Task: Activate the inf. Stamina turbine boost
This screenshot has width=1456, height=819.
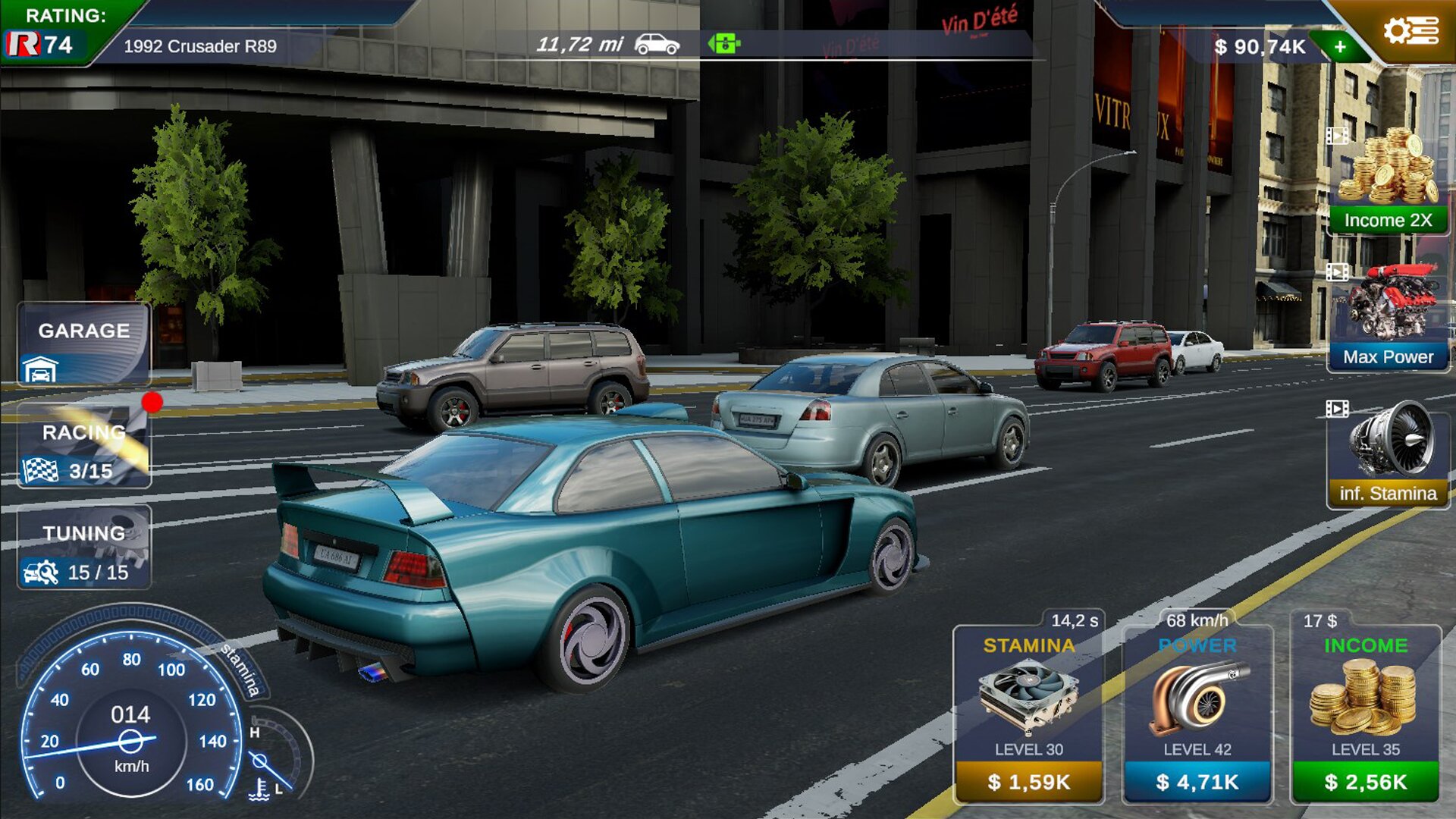Action: [x=1388, y=455]
